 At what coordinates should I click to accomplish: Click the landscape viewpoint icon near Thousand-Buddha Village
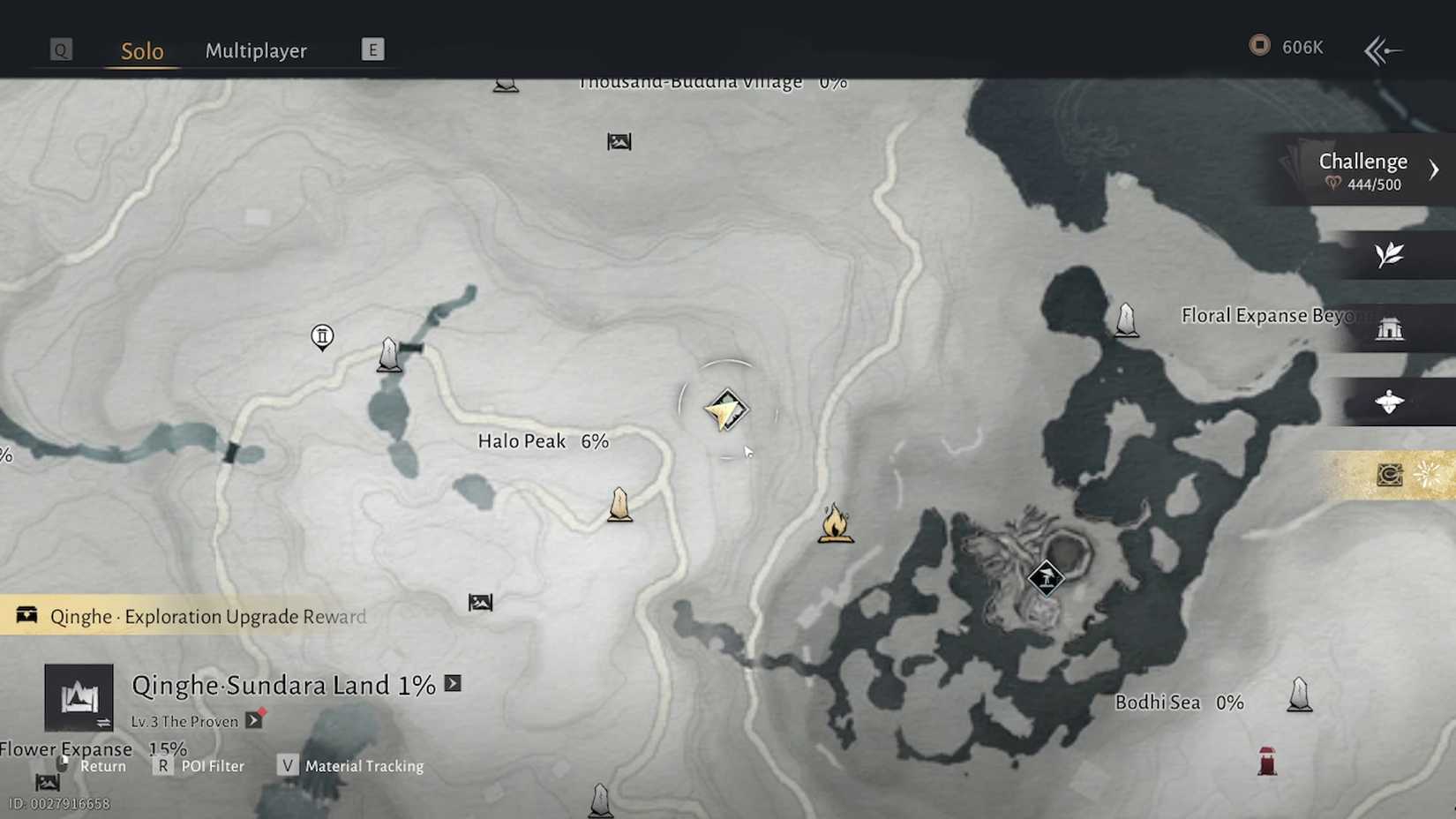[x=619, y=140]
